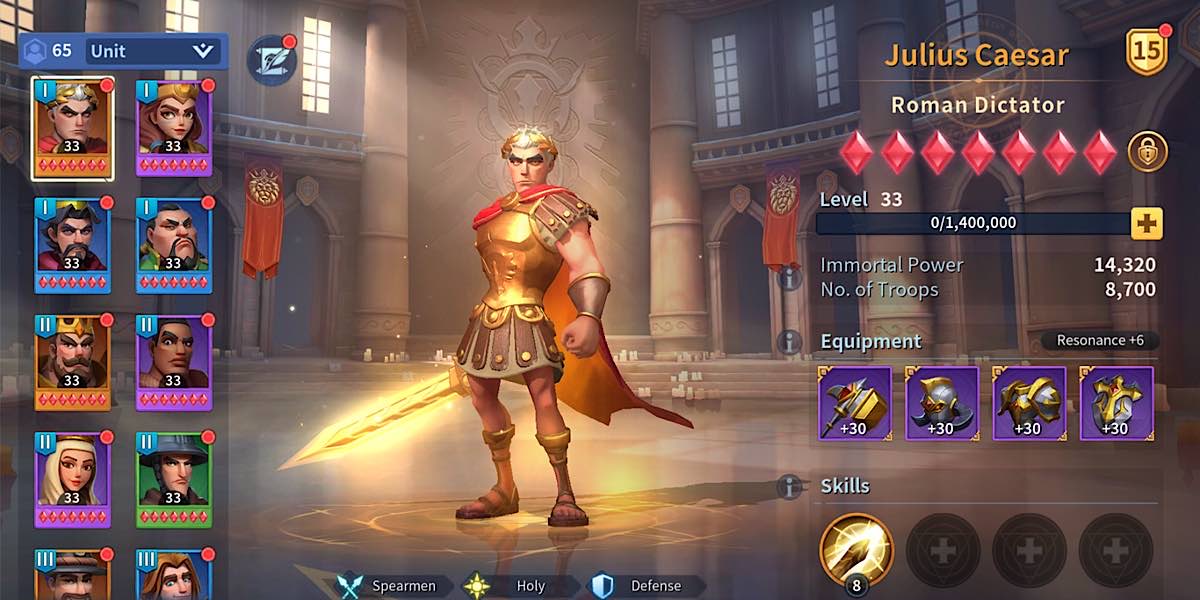The width and height of the screenshot is (1200, 600).
Task: Tap the level 15 shield badge
Action: click(x=1147, y=52)
